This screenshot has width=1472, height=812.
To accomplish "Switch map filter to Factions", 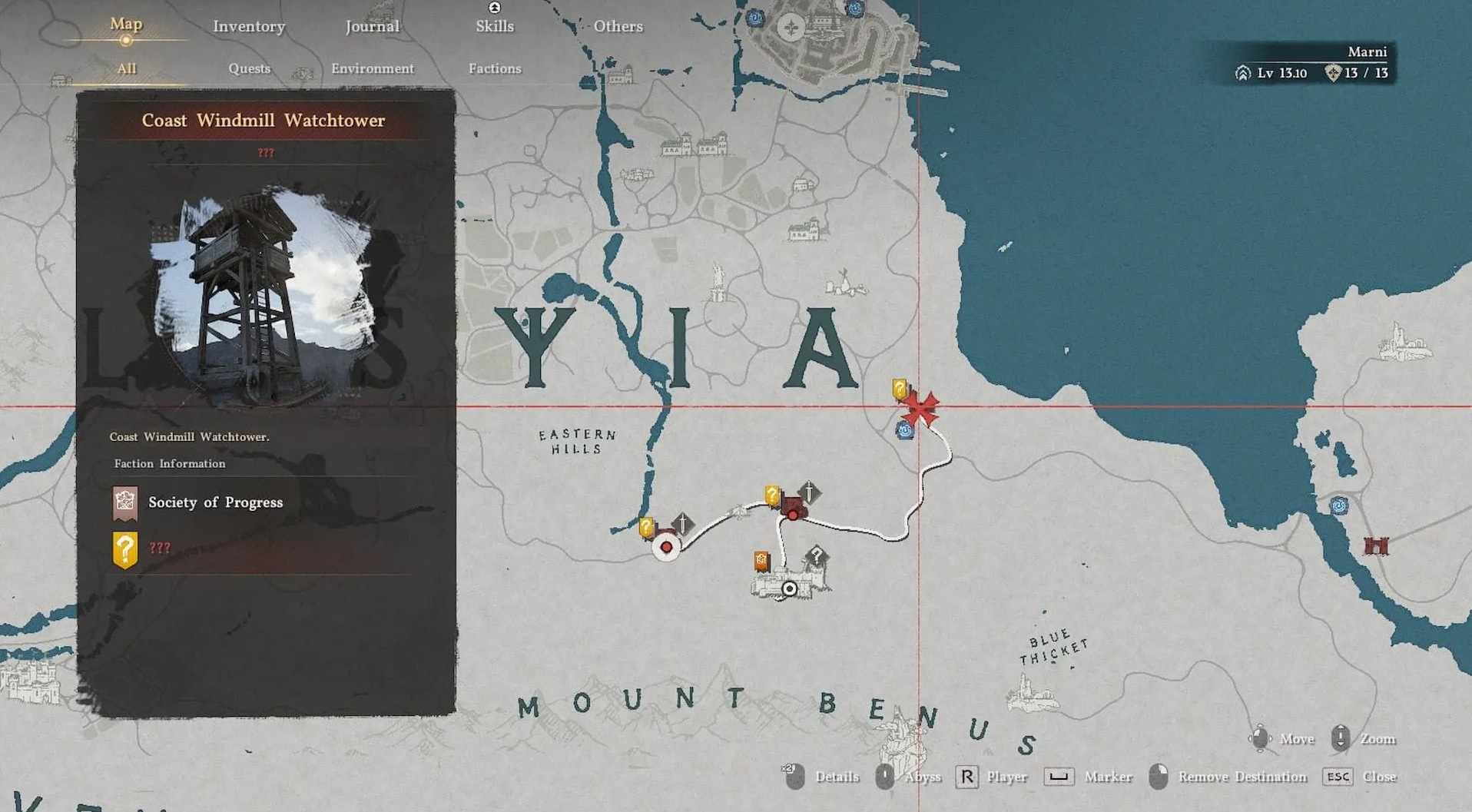I will coord(495,68).
